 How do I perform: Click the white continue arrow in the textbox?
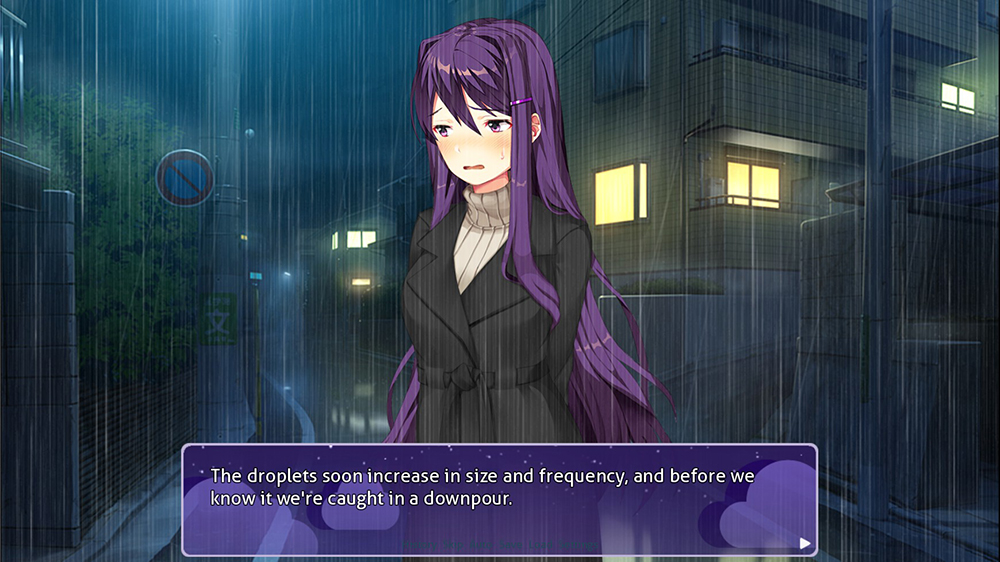point(805,543)
